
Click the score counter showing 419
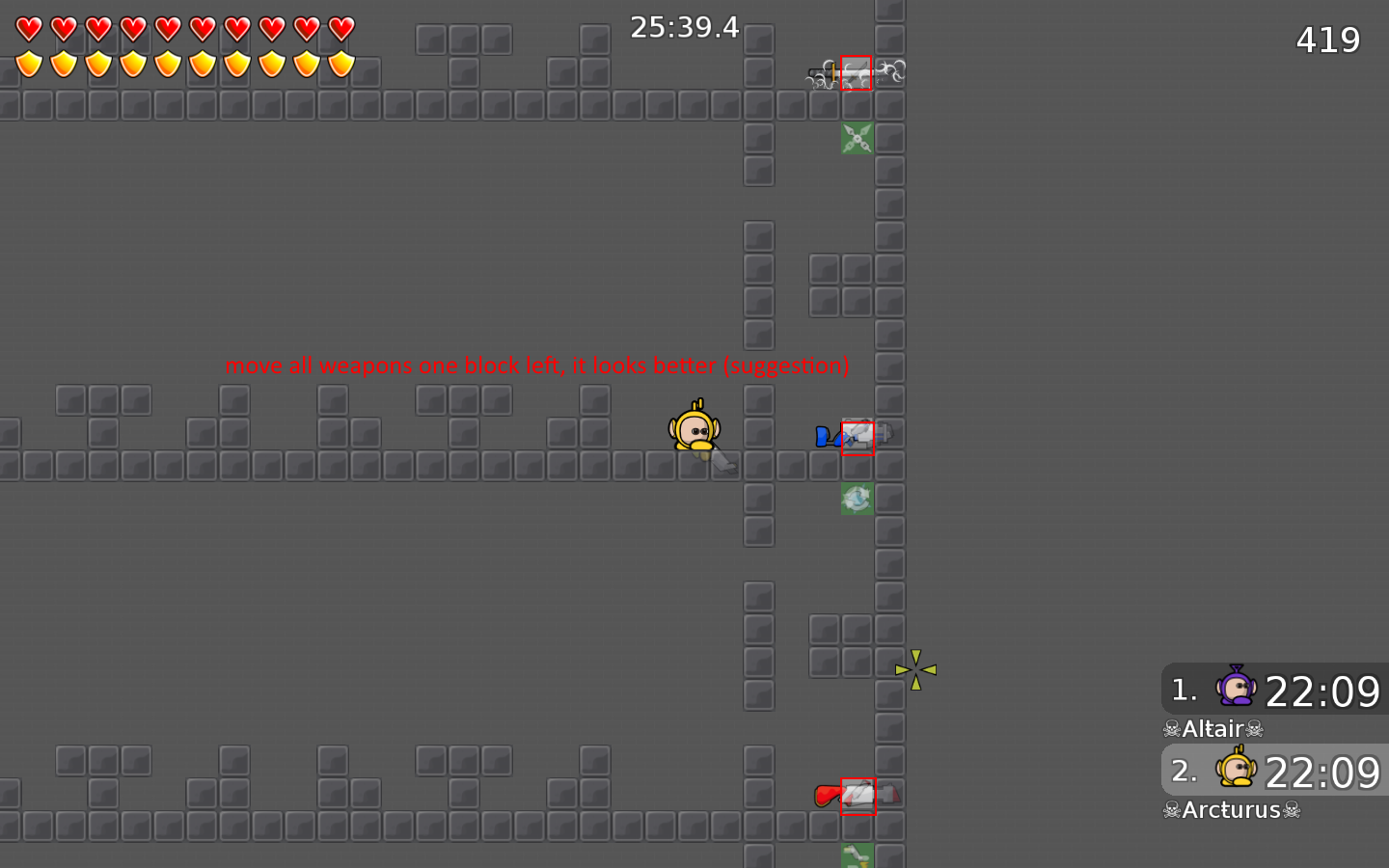(1327, 39)
